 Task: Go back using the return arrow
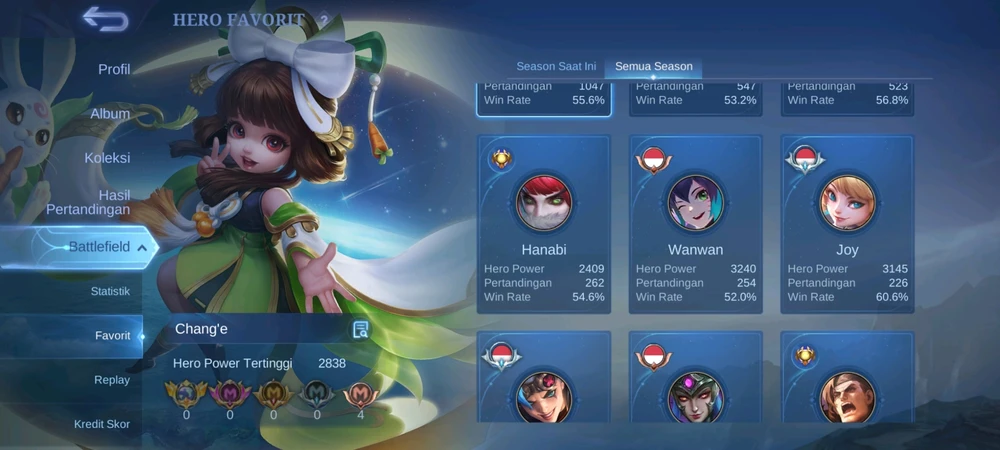(105, 19)
